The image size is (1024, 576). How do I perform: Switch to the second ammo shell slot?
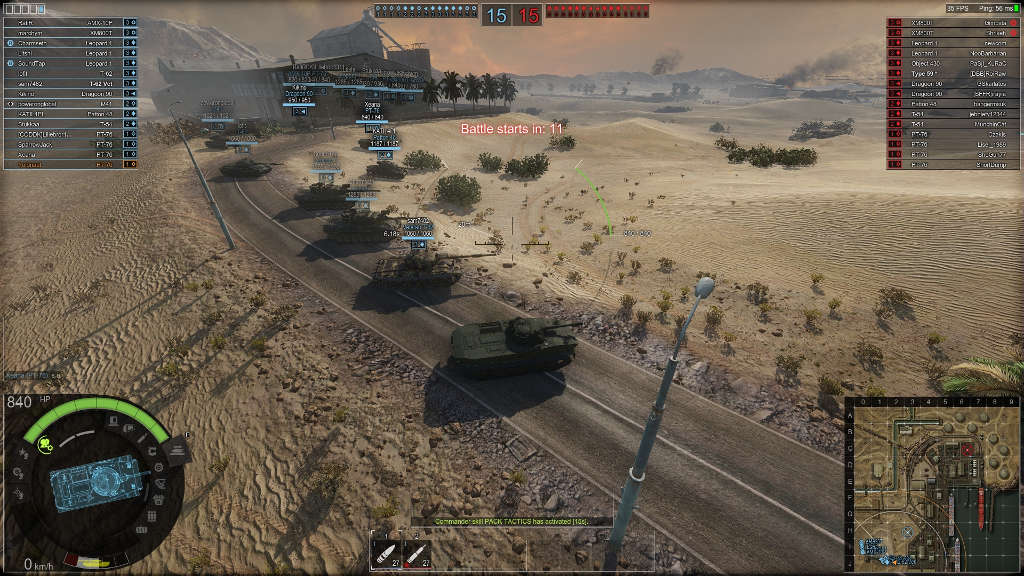coord(418,553)
